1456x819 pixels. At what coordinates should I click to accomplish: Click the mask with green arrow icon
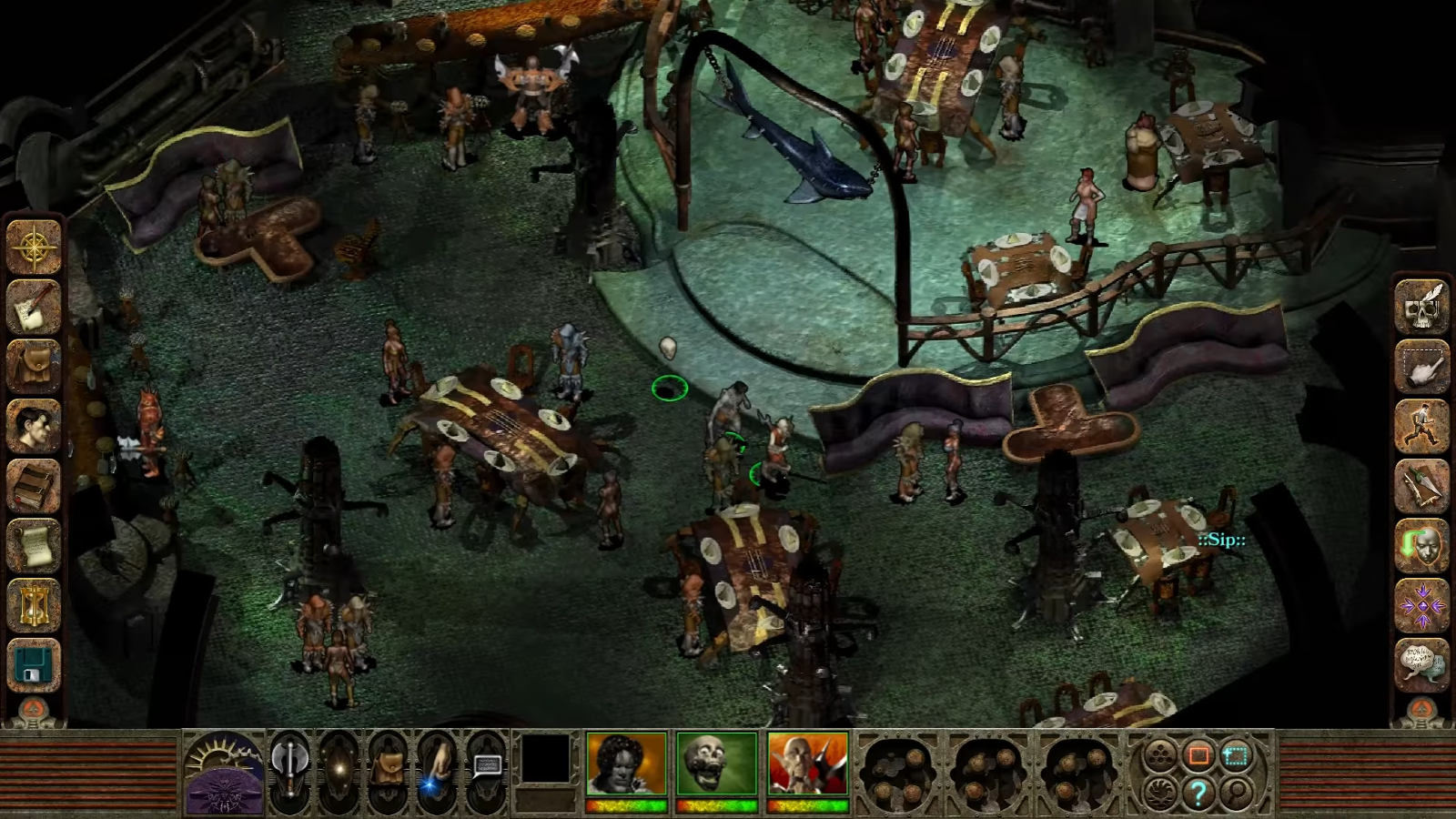pos(1421,544)
